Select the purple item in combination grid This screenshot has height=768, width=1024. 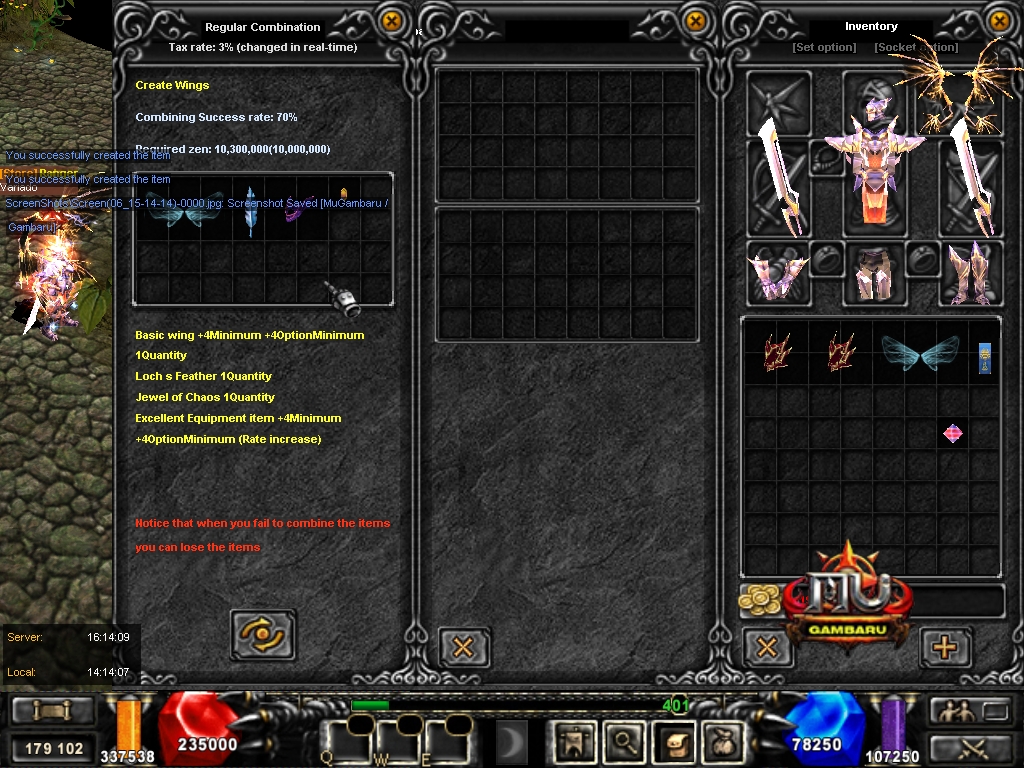[293, 212]
